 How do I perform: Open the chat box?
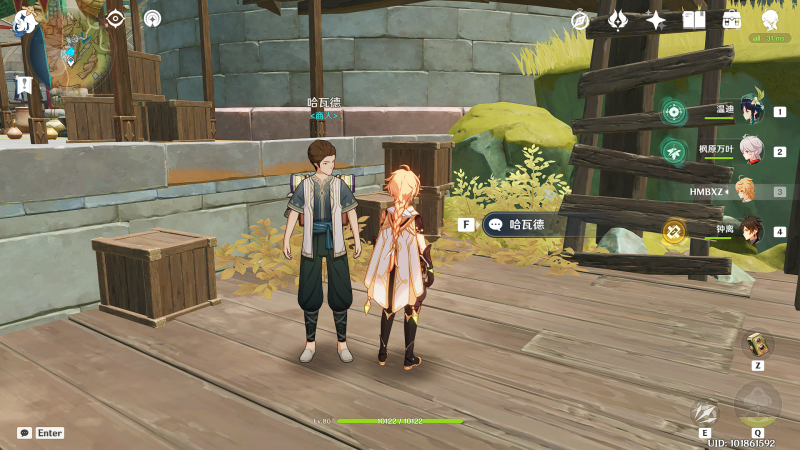25,433
